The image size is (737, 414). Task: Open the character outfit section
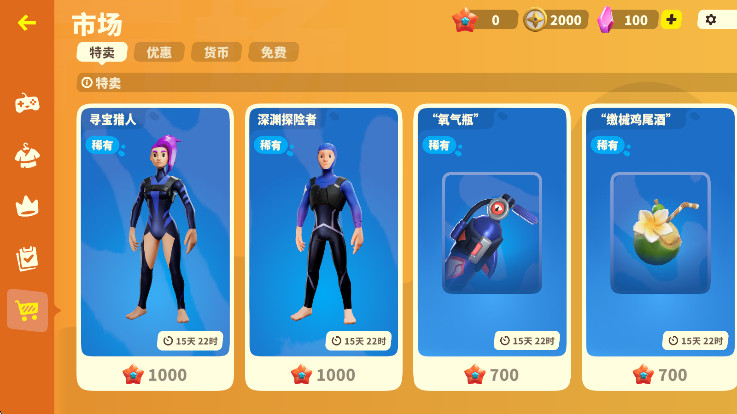pos(27,154)
